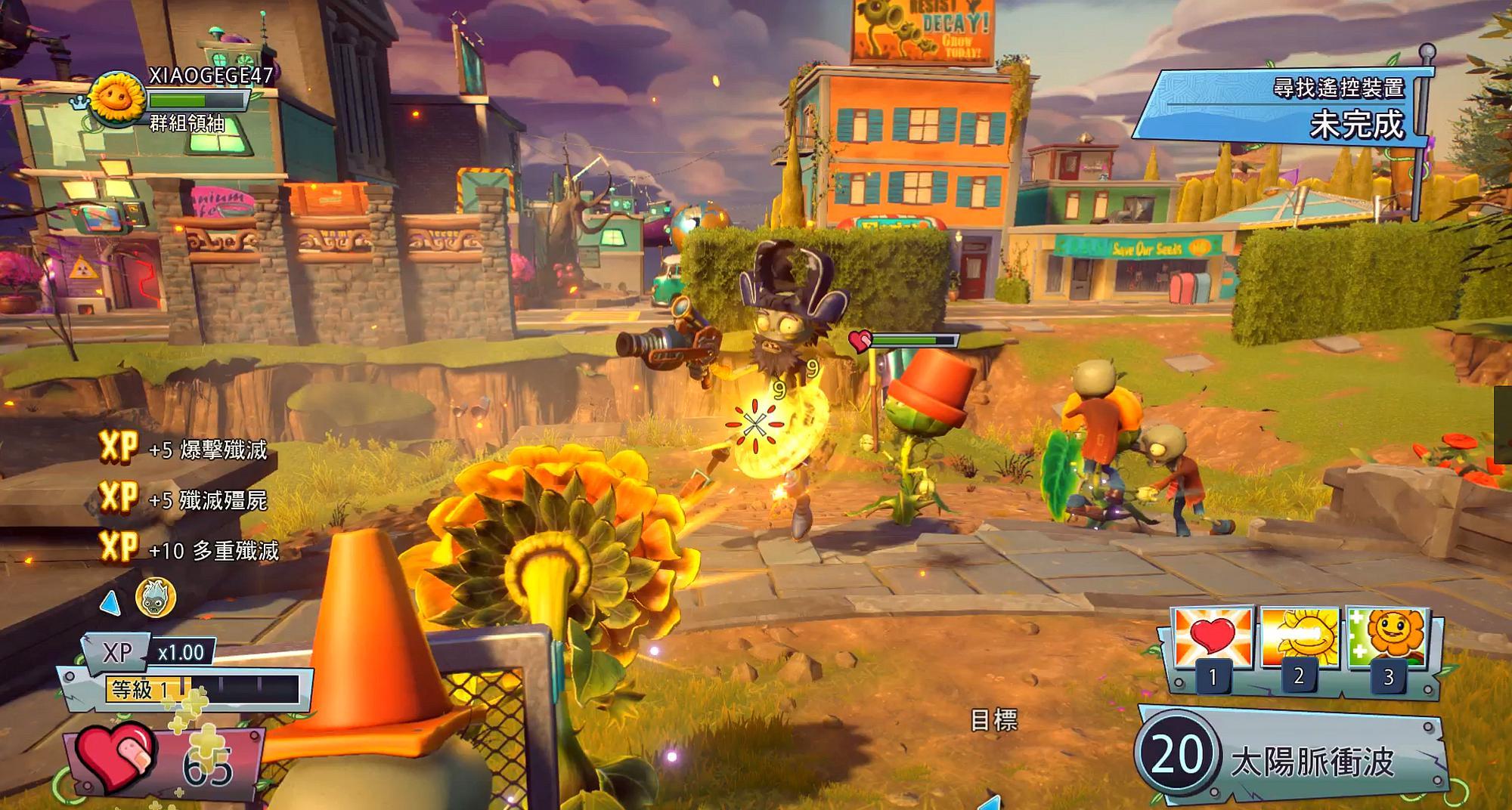Select the XIAOGEGE47 sunflower player portrait
Screen dimensions: 1512x810
pos(117,99)
